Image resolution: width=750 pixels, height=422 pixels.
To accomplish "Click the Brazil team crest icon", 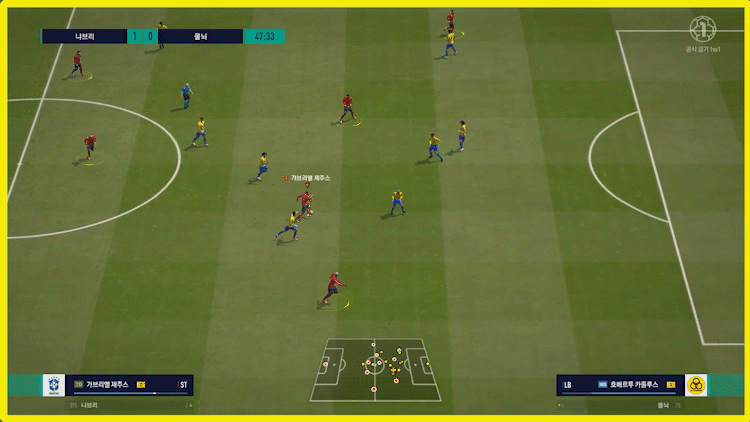I will click(x=54, y=386).
